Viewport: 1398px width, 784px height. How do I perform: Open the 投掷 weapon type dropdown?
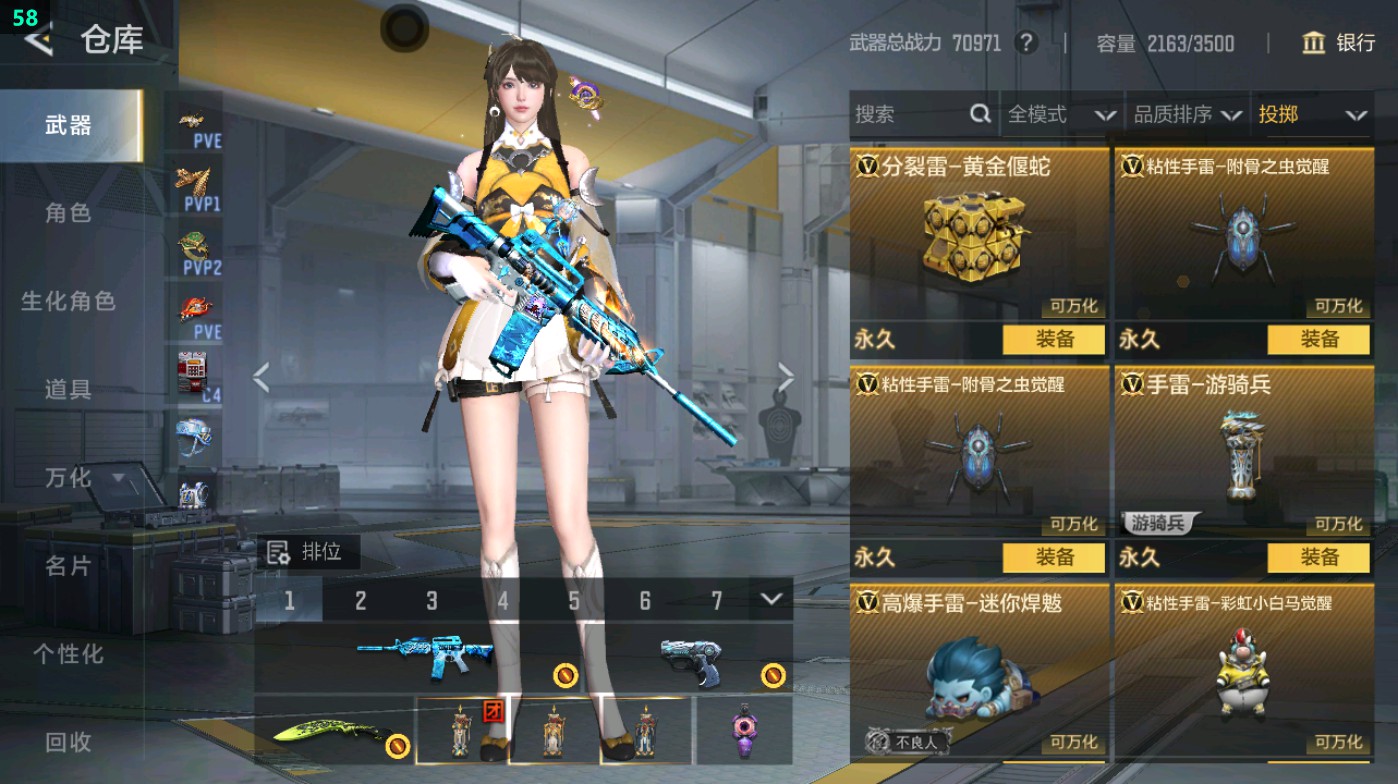(x=1310, y=115)
